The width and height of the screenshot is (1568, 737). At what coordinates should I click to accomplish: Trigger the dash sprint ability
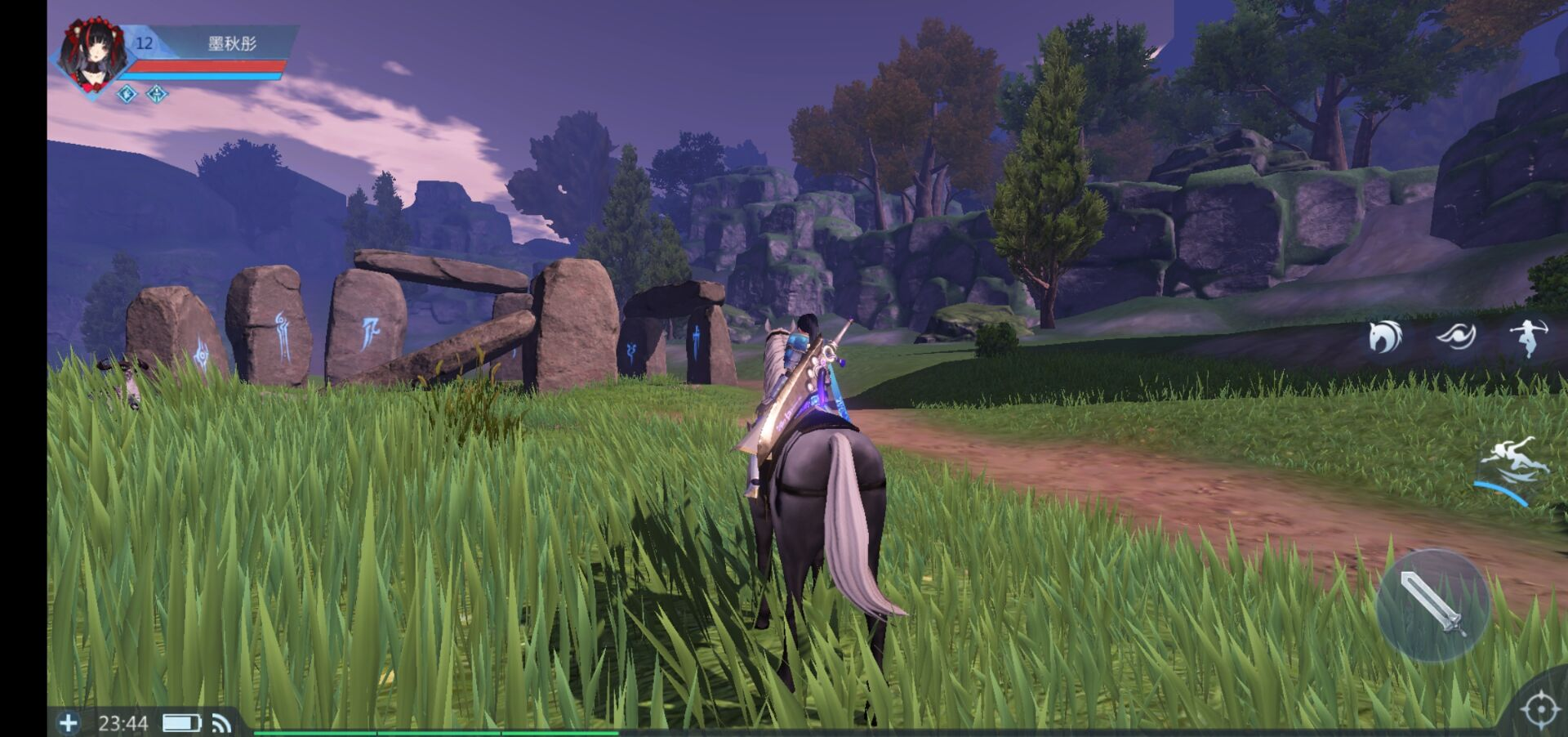[1515, 466]
